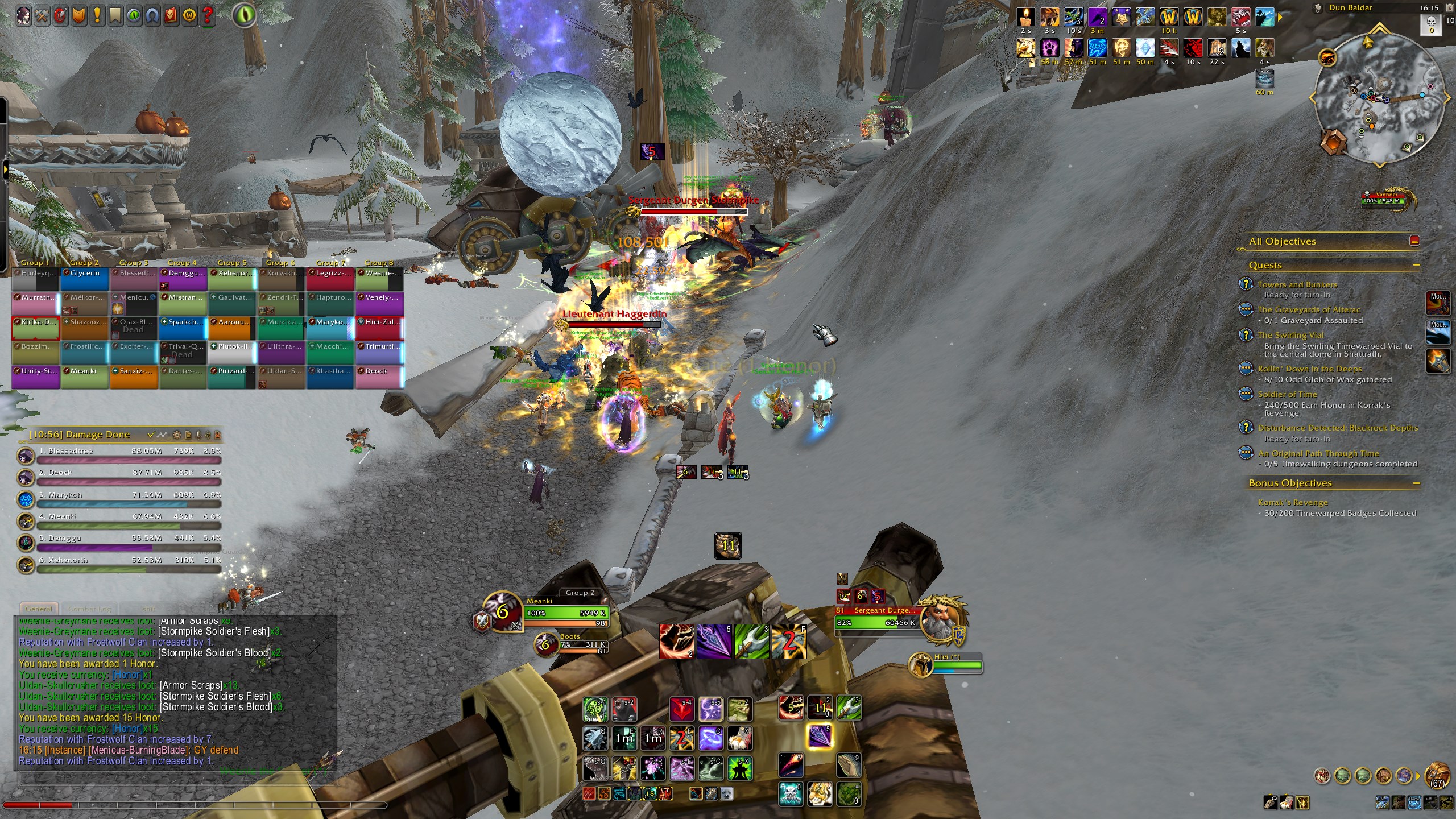Open the red skull Adventure Guide book
1456x819 pixels.
171,15
